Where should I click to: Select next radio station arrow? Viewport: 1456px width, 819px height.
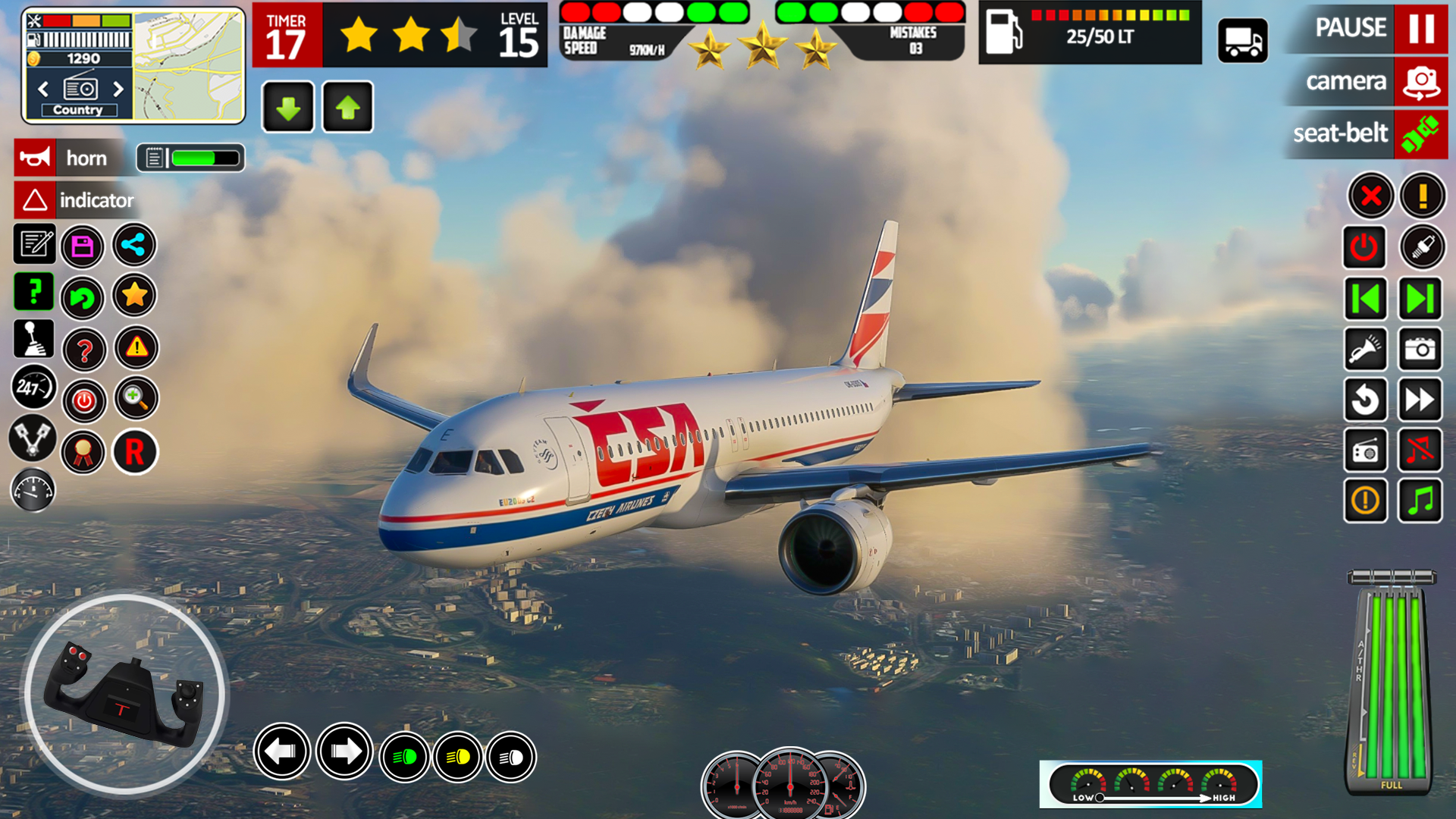coord(118,89)
